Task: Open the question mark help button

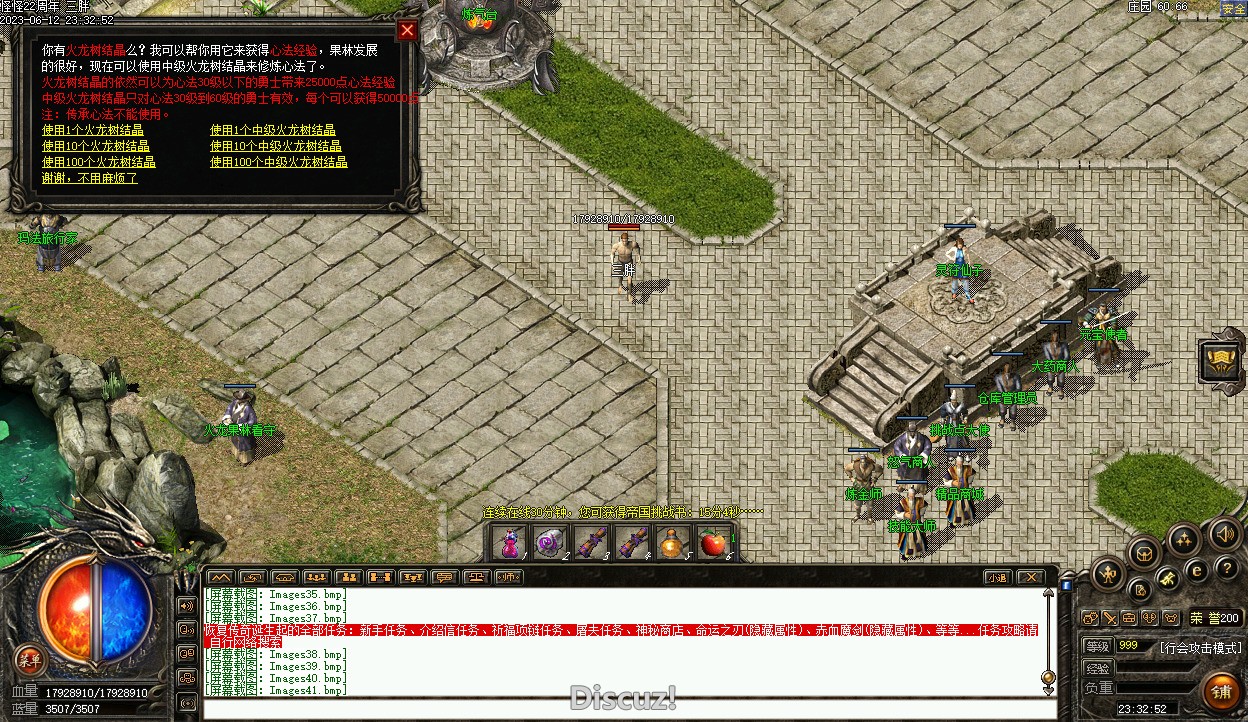Action: [1227, 567]
